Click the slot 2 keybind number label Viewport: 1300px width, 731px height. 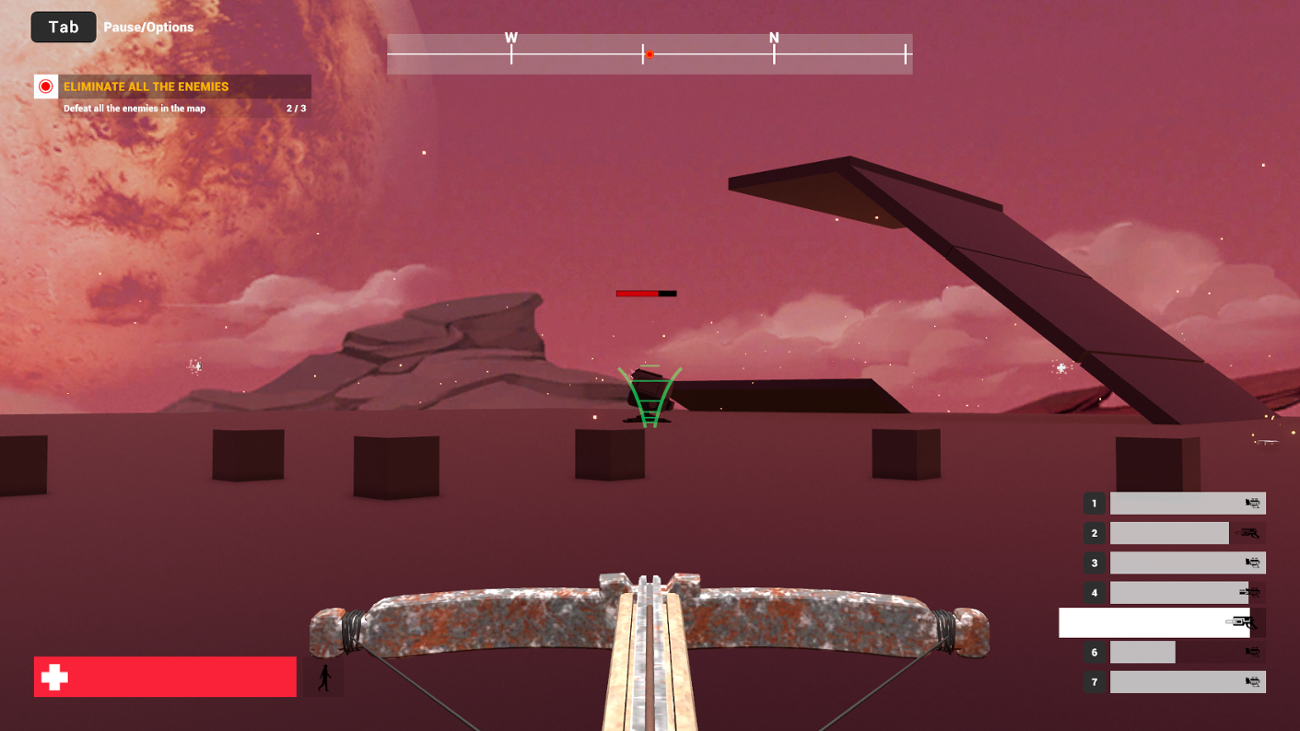tap(1094, 533)
